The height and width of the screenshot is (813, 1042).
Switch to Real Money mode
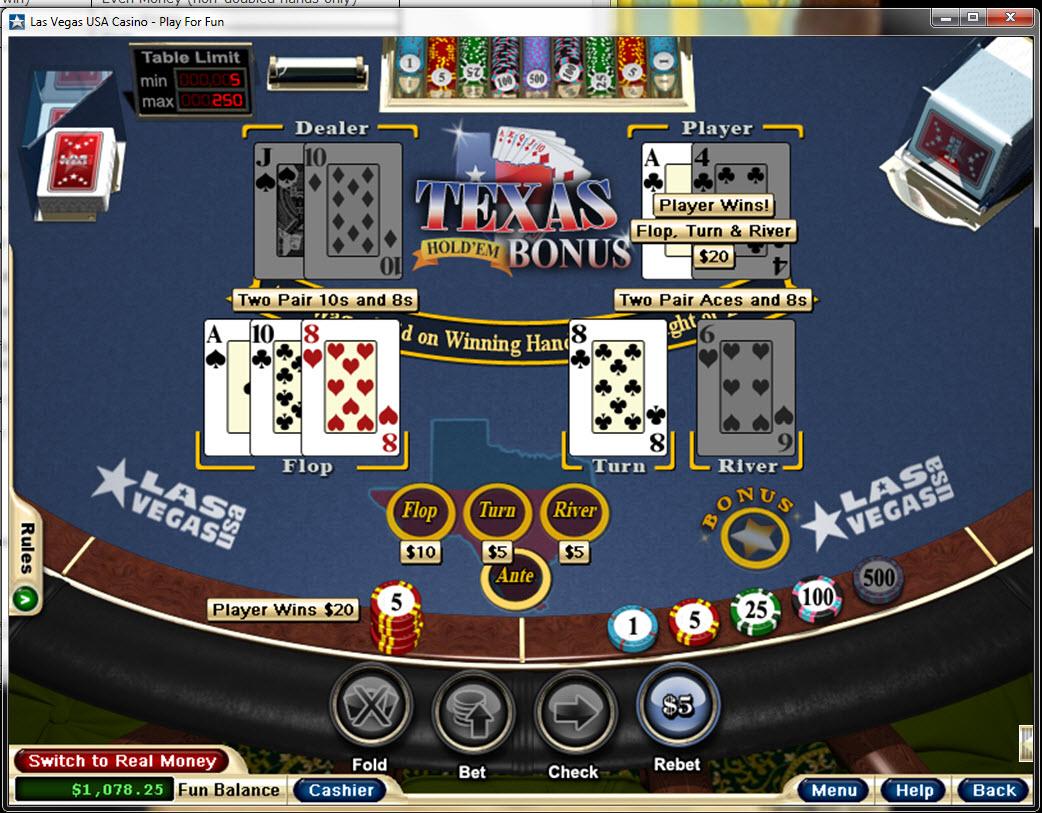(x=122, y=761)
